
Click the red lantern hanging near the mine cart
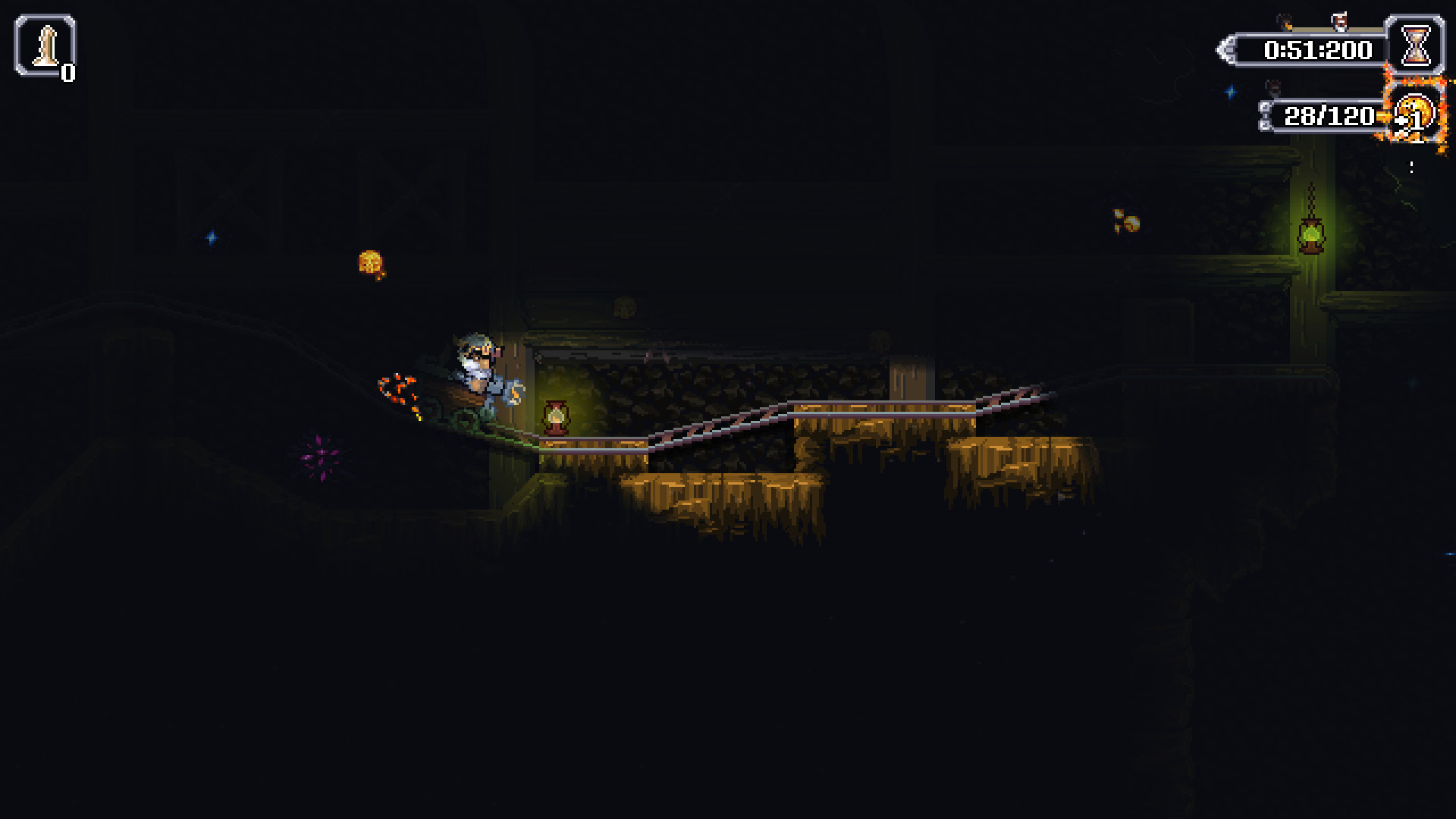(556, 416)
